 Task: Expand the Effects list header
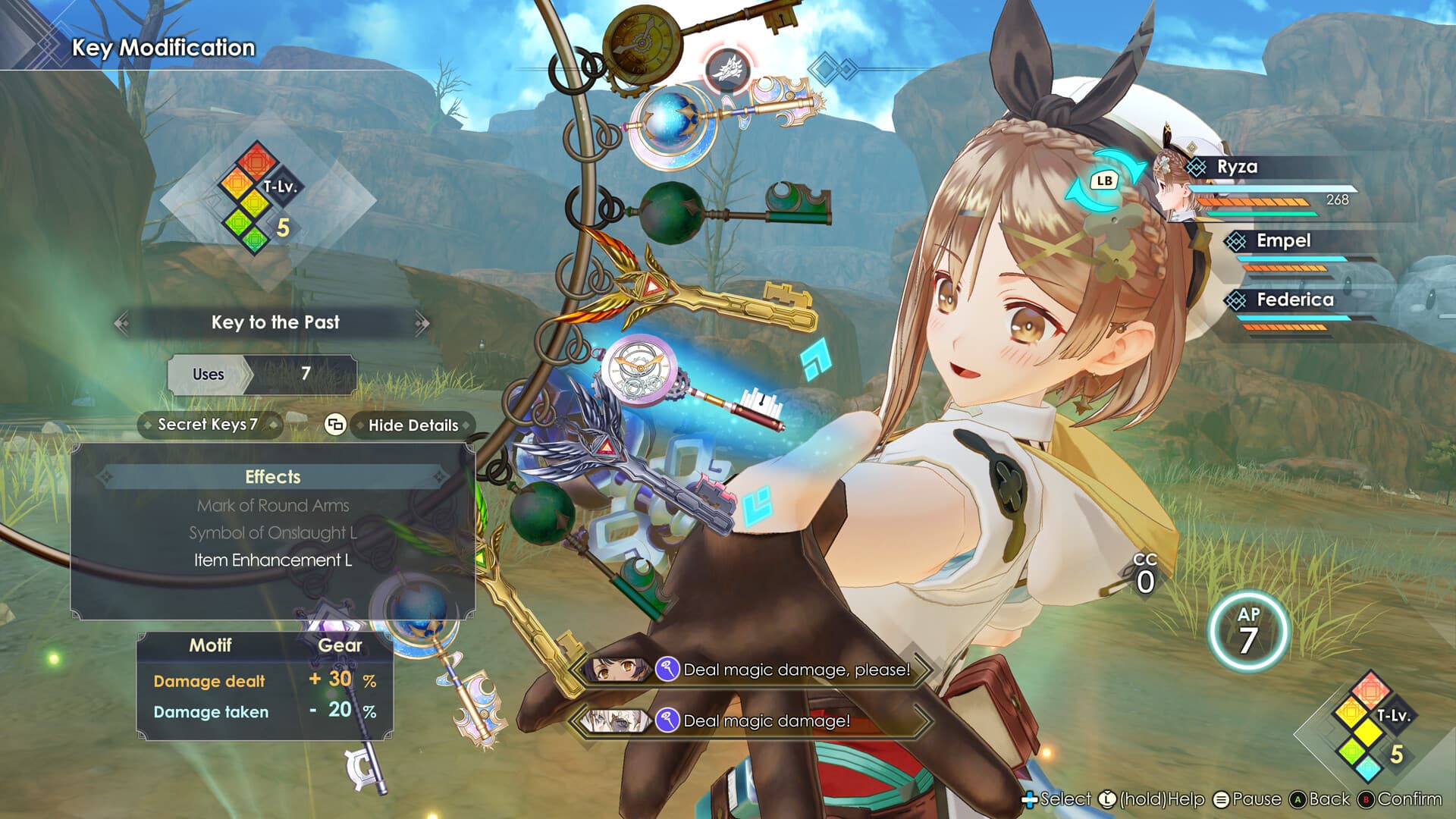pyautogui.click(x=273, y=477)
